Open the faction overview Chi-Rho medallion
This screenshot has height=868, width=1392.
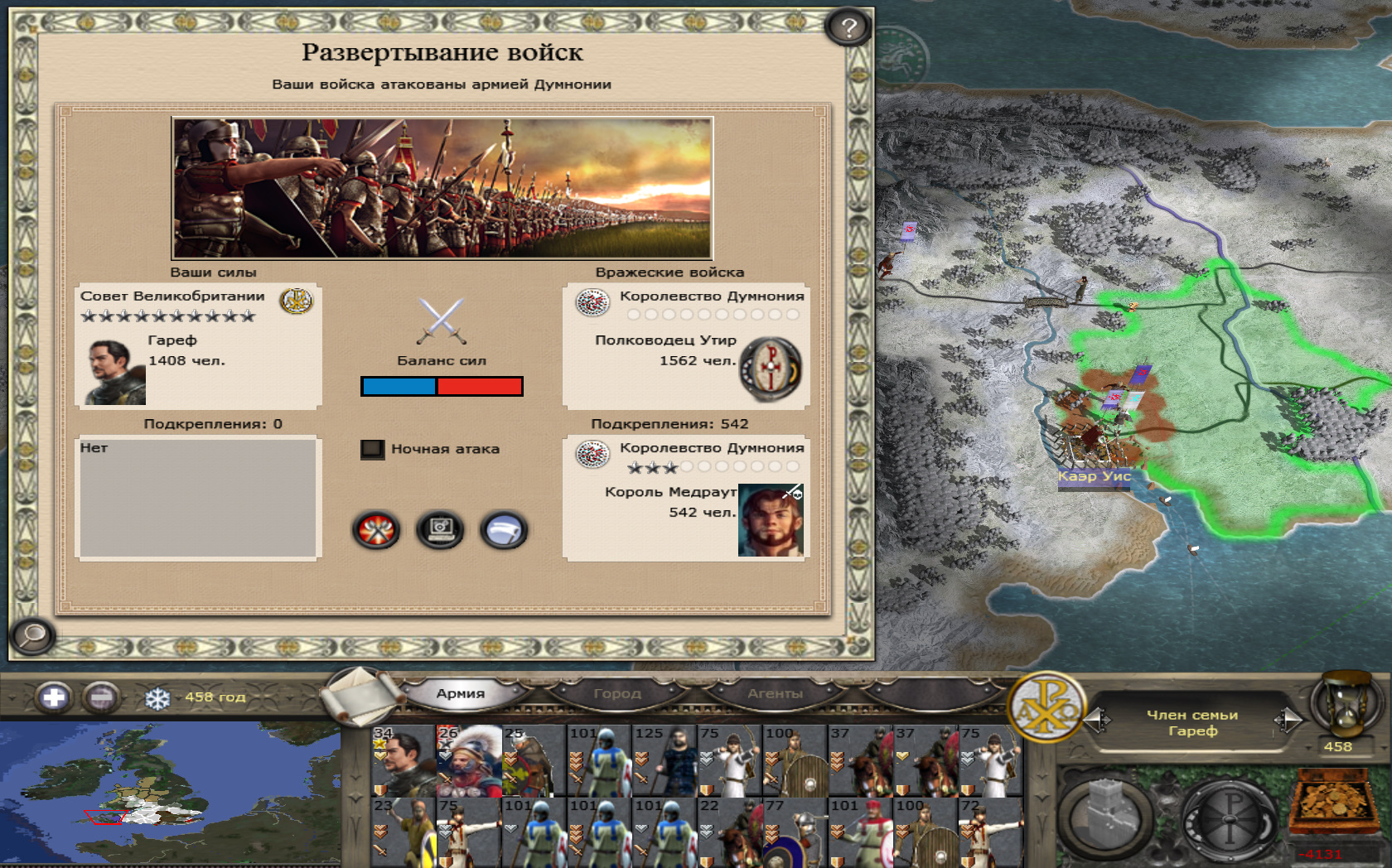pyautogui.click(x=1046, y=706)
